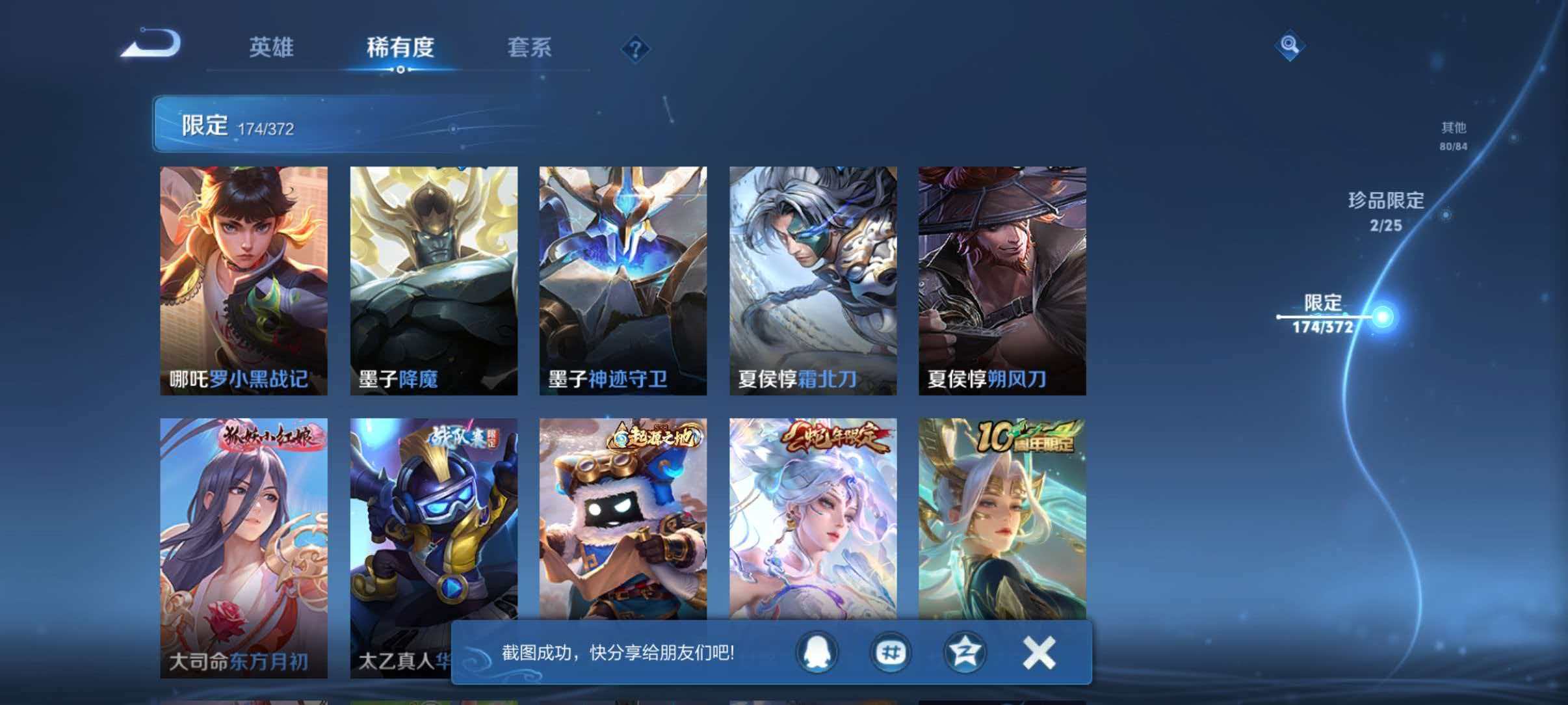Open the 套系 tab
Screen dimensions: 1568x705
coord(529,46)
